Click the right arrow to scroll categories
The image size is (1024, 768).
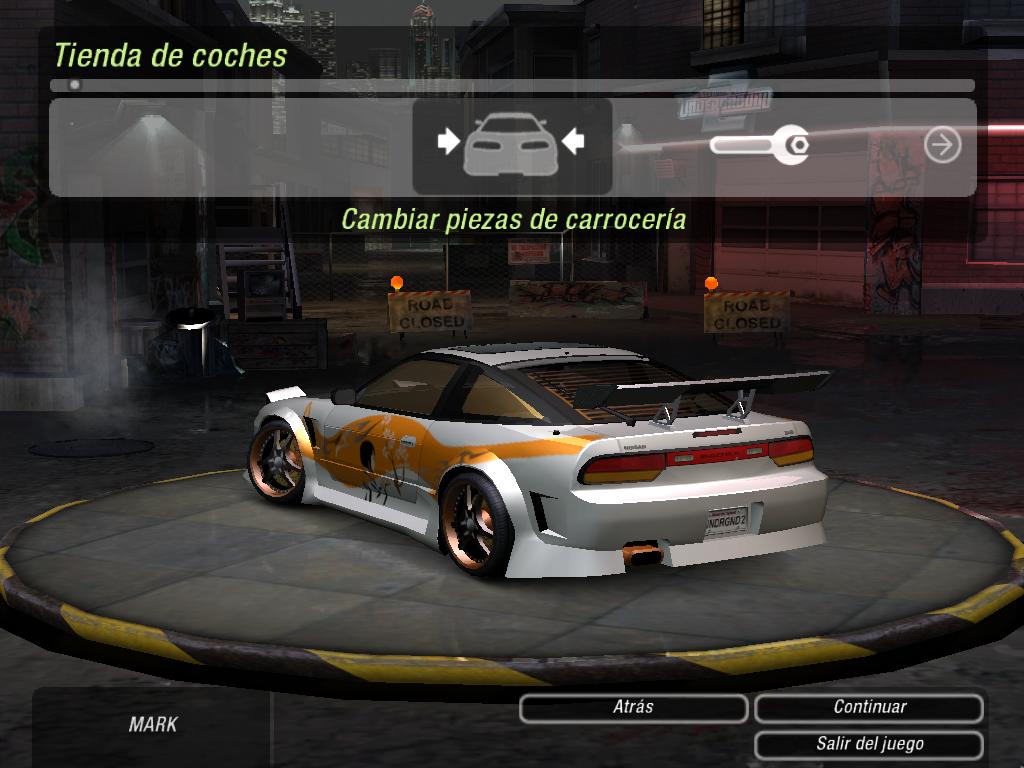(942, 145)
